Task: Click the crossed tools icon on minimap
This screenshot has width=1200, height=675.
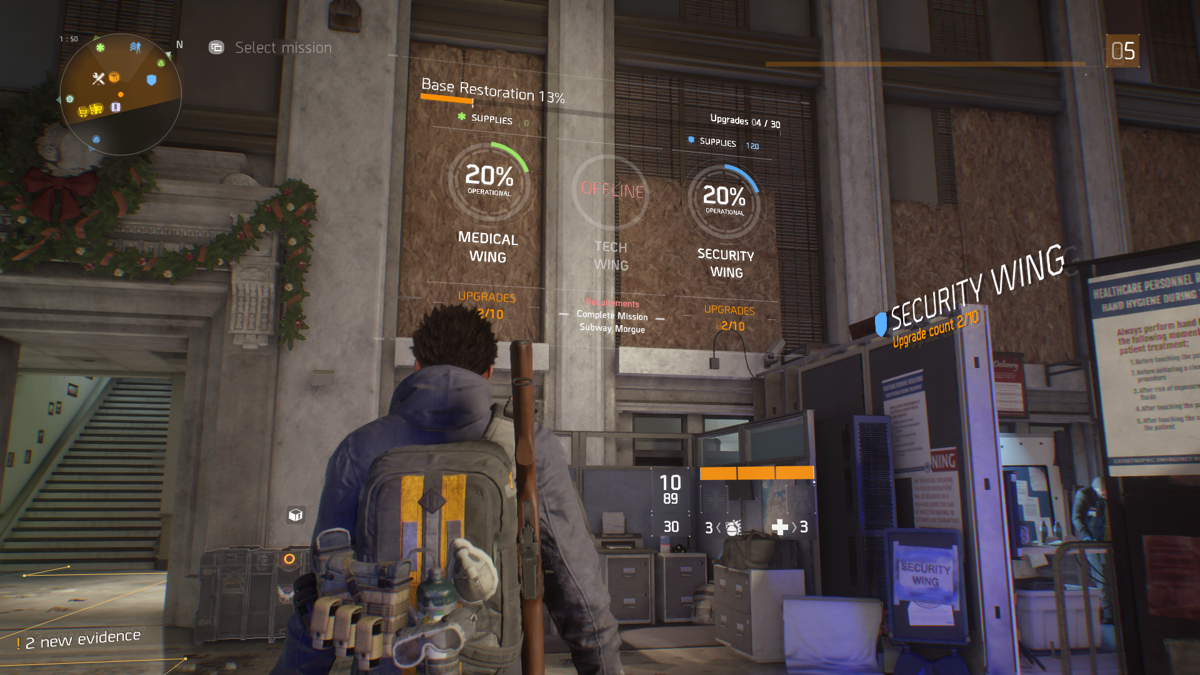Action: coord(98,79)
